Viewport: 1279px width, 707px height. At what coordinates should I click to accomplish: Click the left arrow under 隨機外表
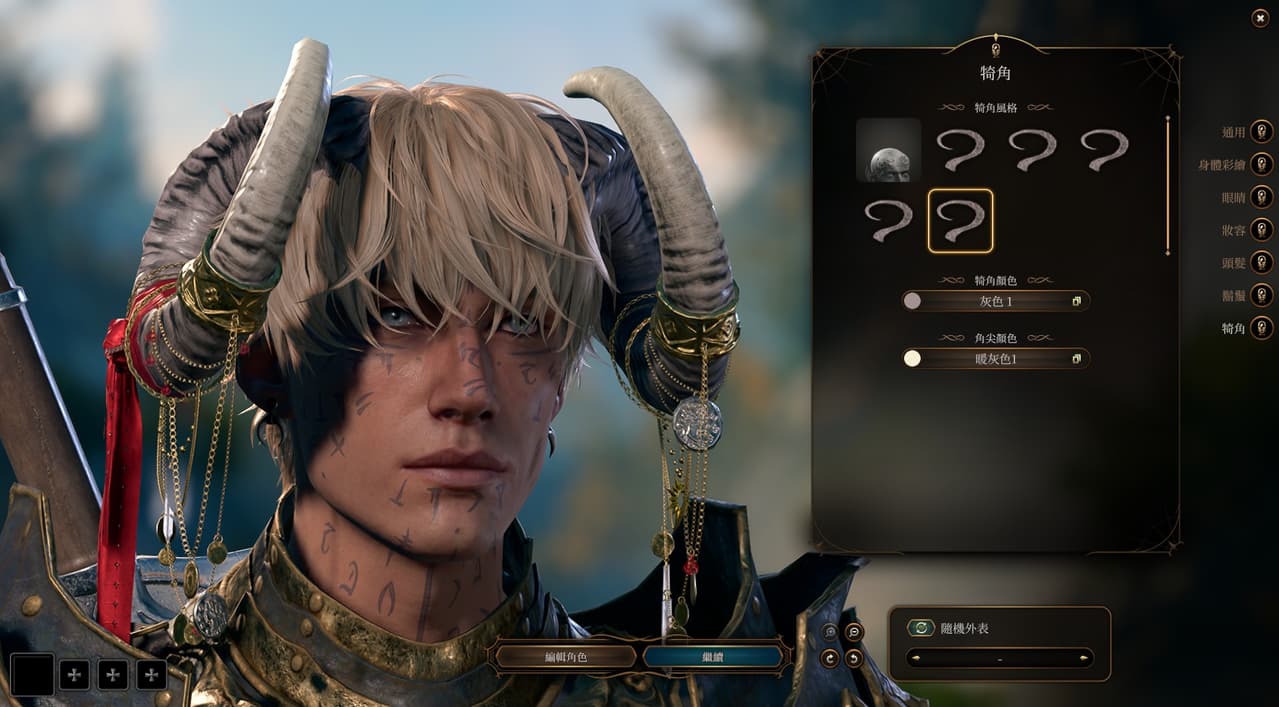tap(914, 658)
